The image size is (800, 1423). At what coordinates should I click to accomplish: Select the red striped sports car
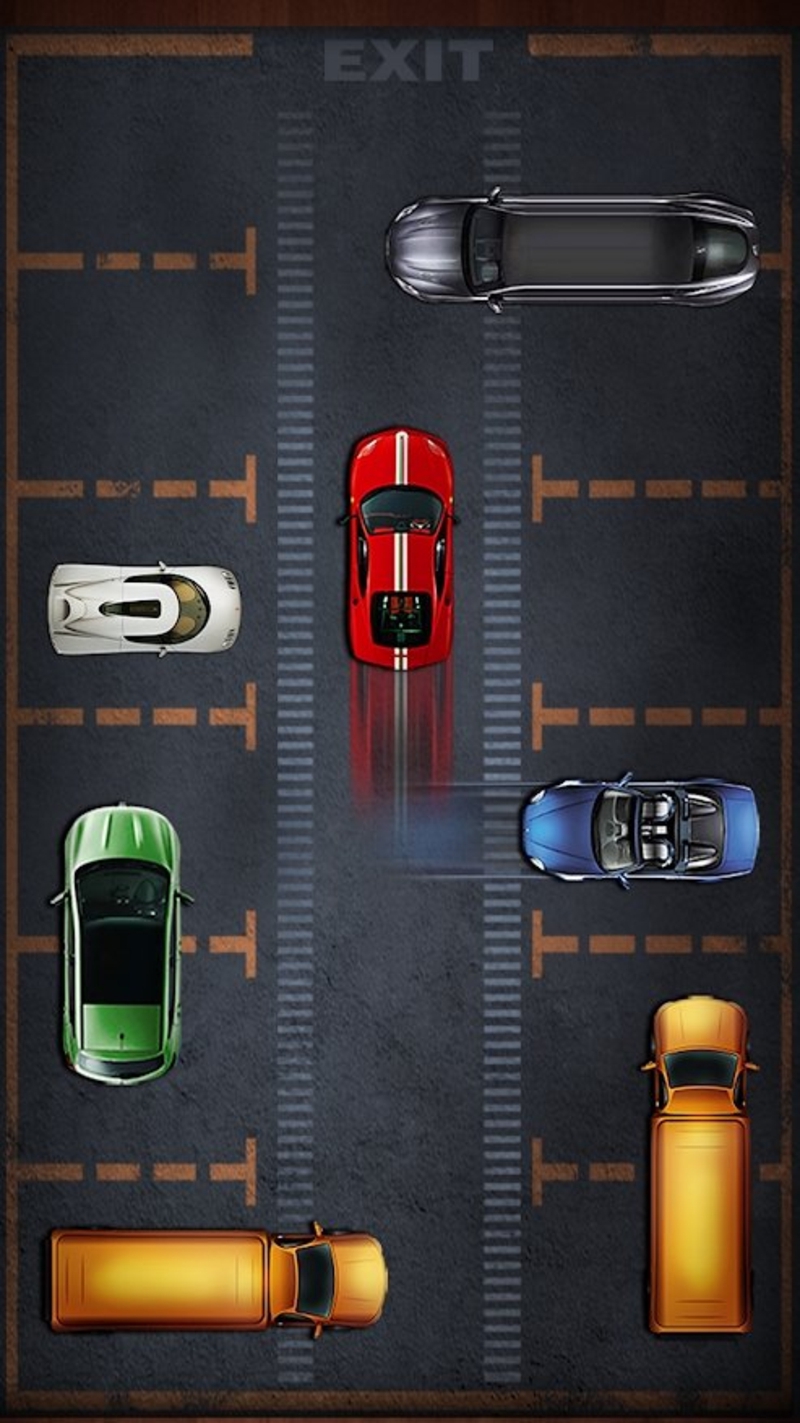pos(400,548)
